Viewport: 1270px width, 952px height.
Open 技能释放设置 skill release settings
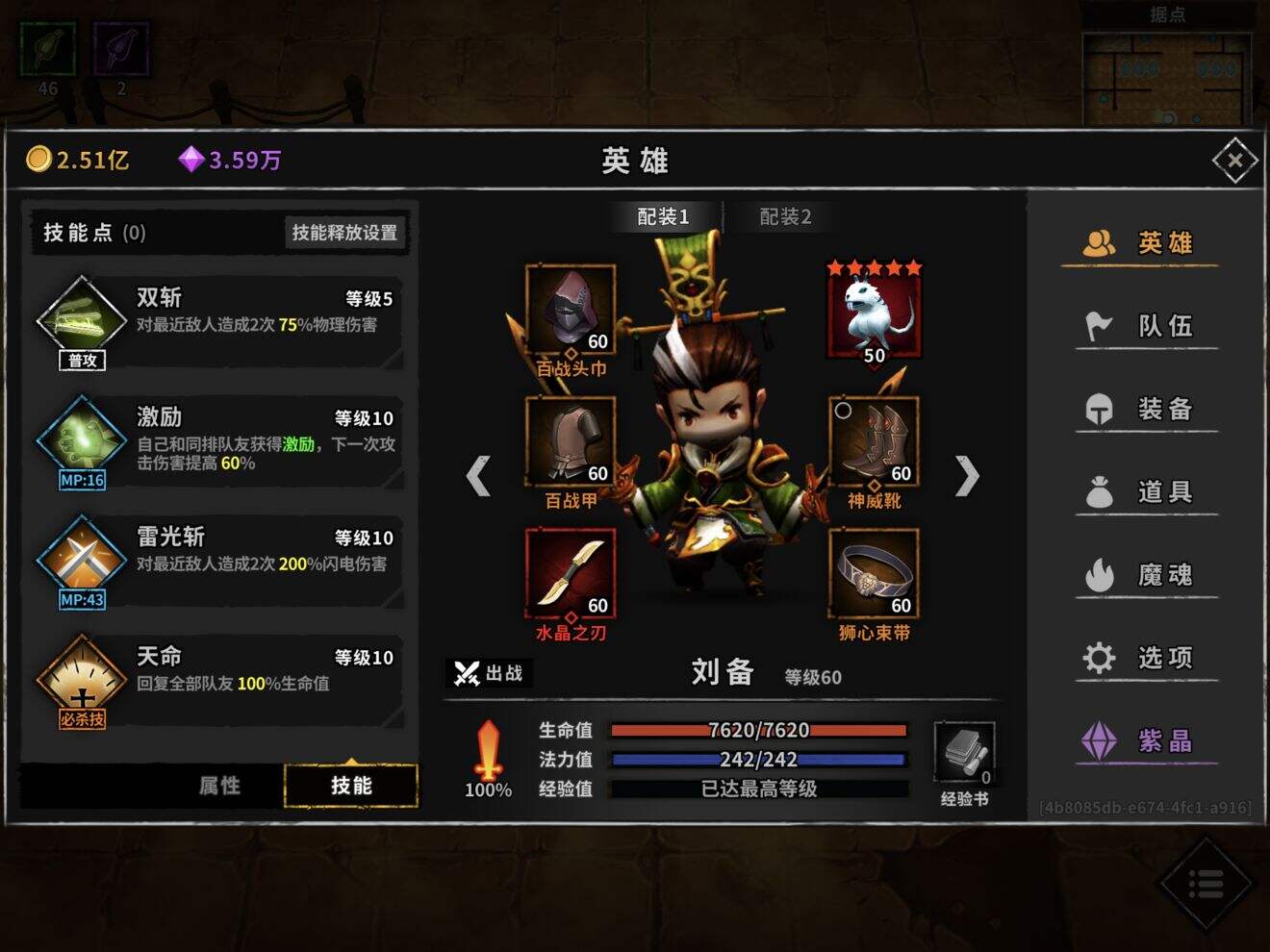[343, 231]
